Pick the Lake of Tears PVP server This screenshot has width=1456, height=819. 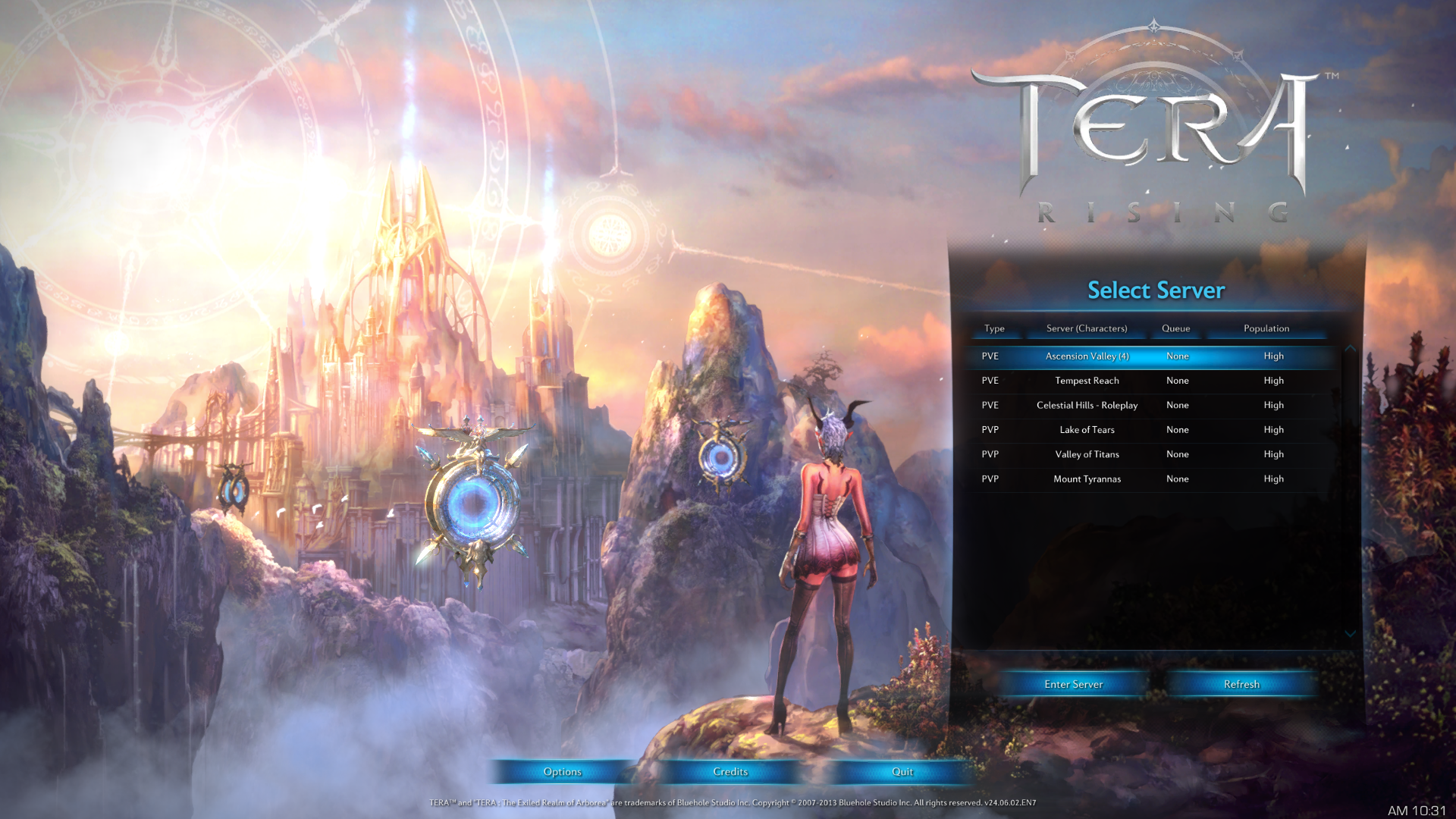tap(1086, 430)
